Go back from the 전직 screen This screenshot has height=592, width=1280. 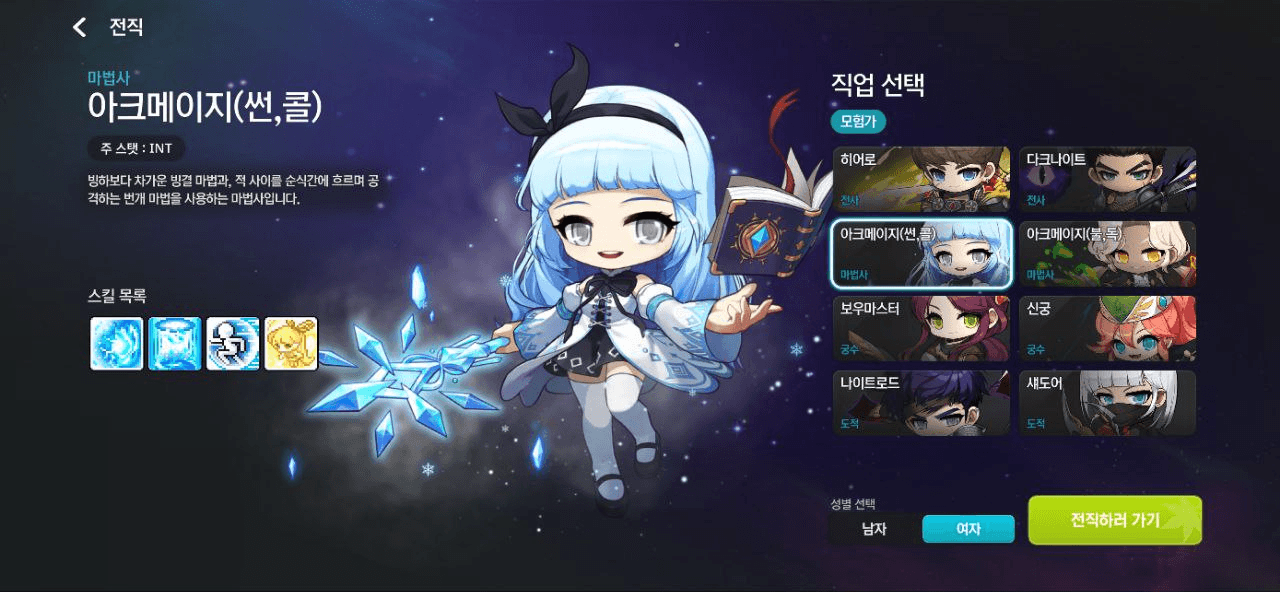80,27
